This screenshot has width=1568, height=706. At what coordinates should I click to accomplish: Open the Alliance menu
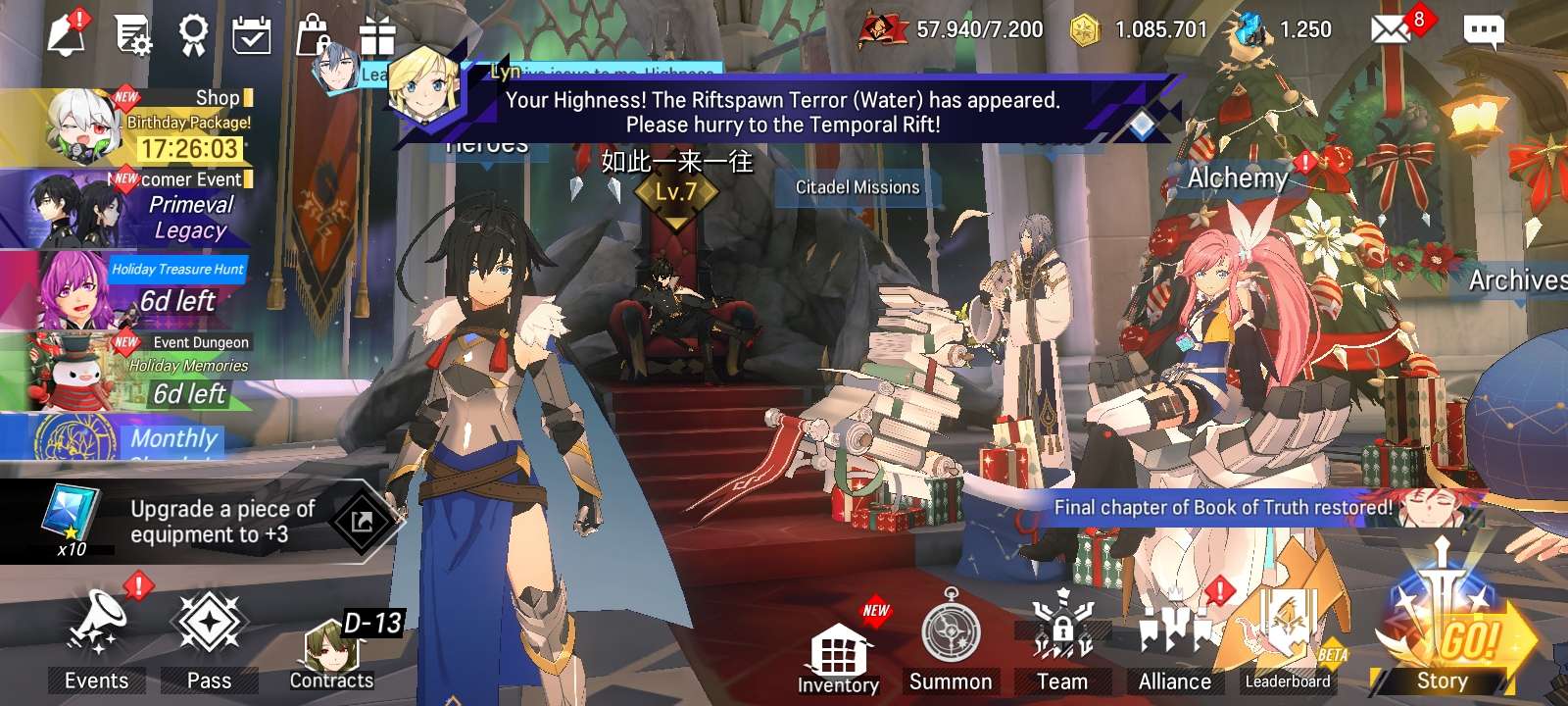click(1175, 639)
